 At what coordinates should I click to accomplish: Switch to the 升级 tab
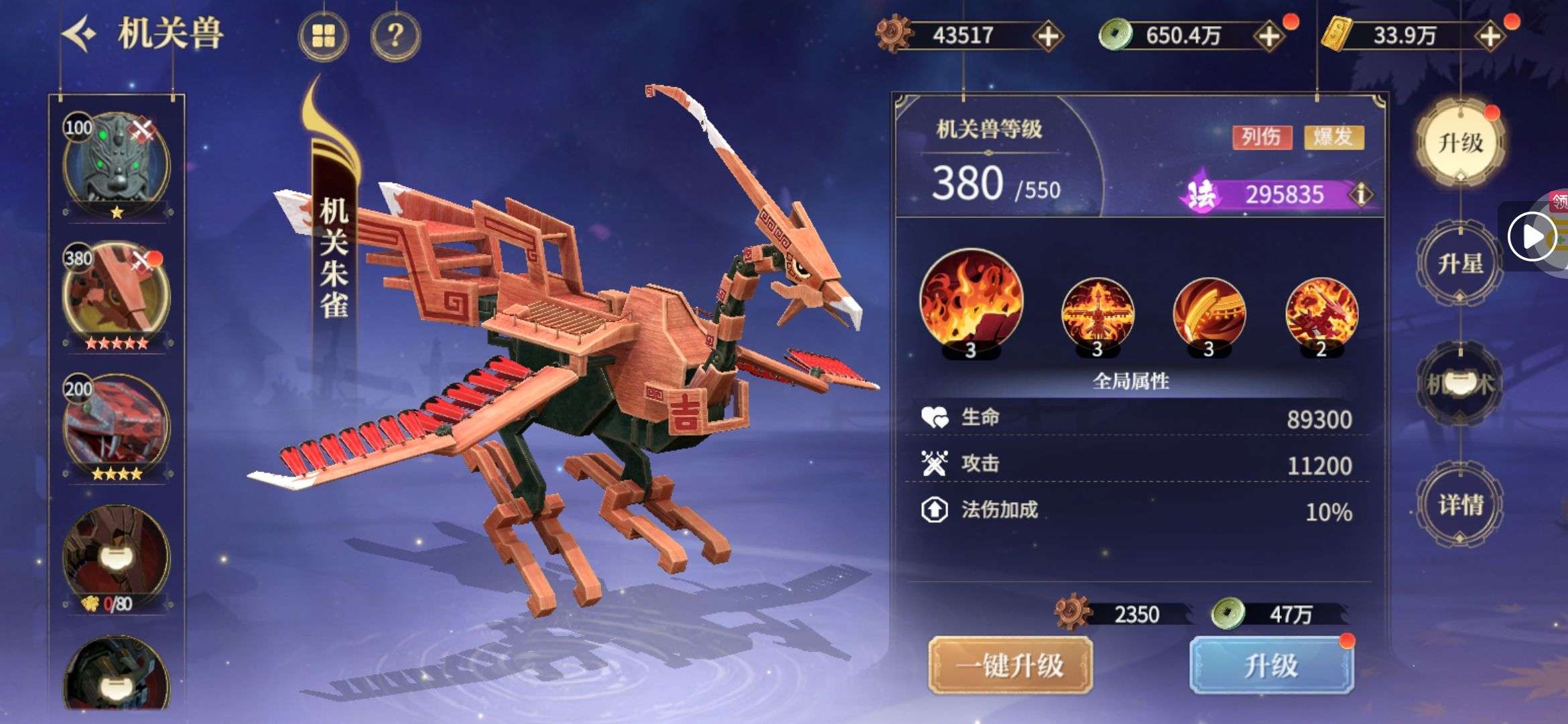1461,142
